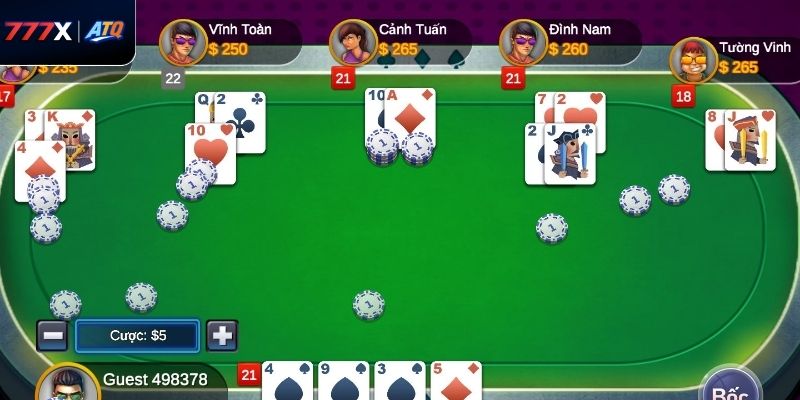Click the Cược $5 bet amount field
Screen dimensions: 800x400
click(x=138, y=335)
